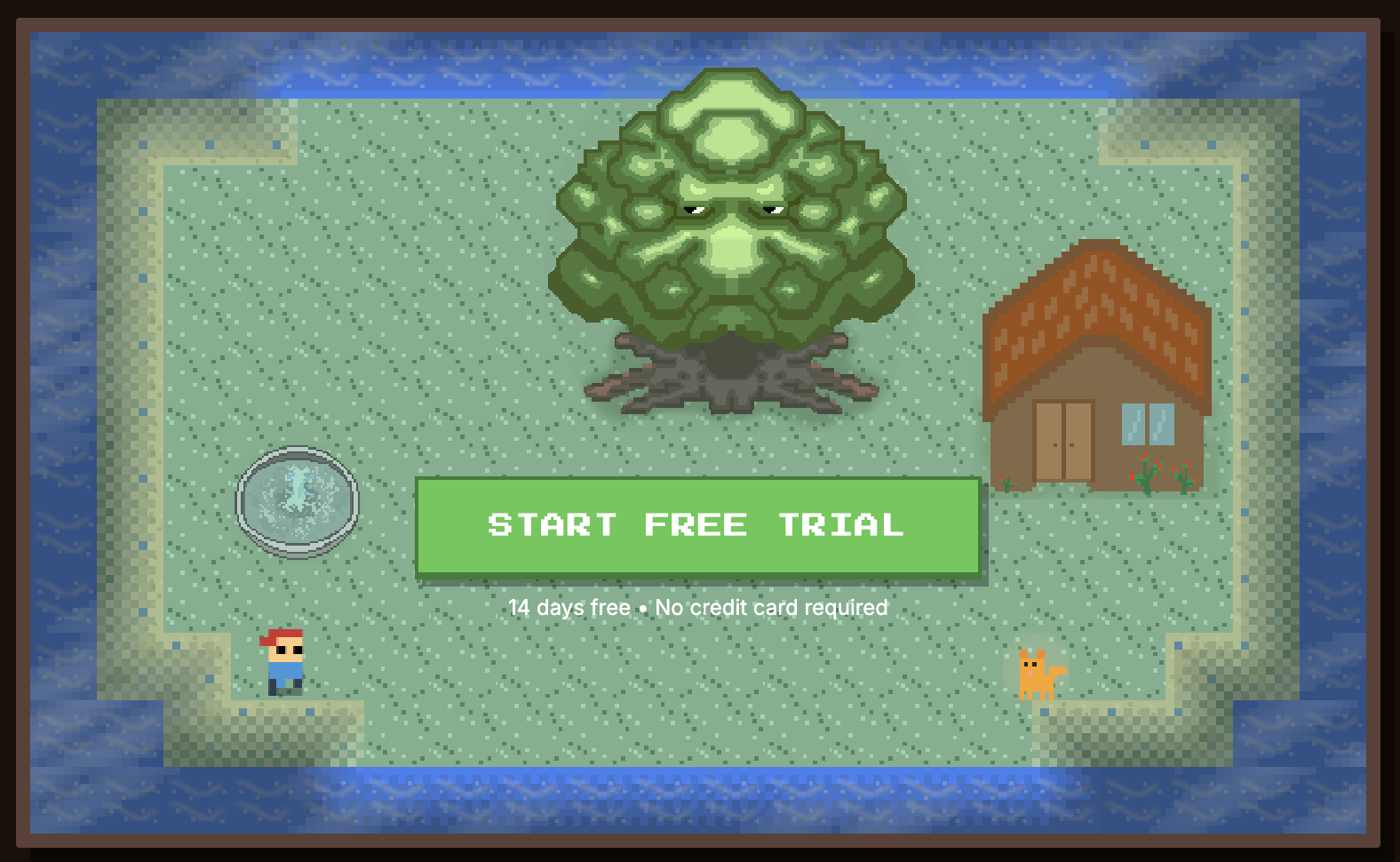Click the house's double doors
1400x862 pixels.
[1064, 440]
